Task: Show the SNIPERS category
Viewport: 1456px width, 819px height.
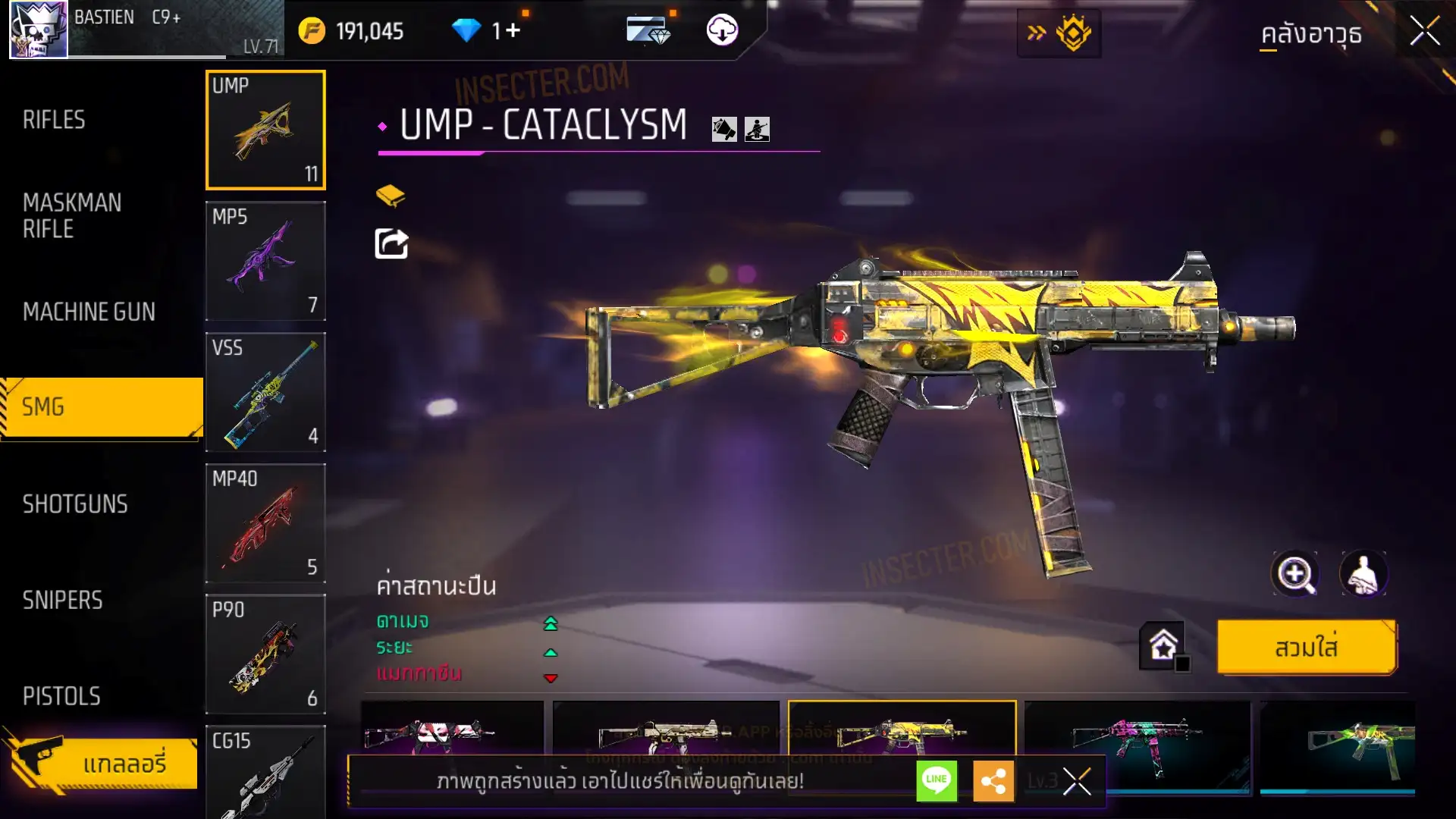Action: click(62, 601)
